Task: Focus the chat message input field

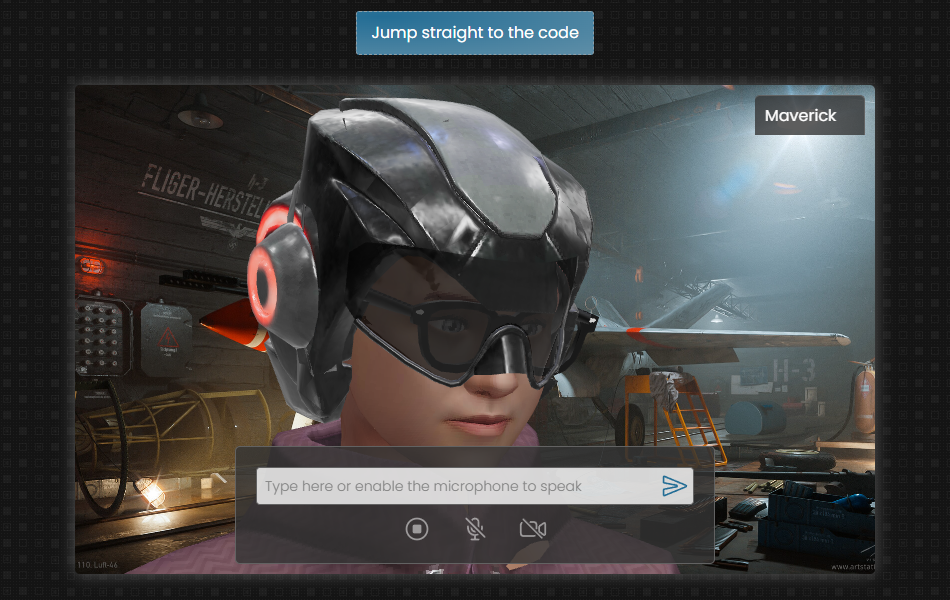Action: pos(455,487)
